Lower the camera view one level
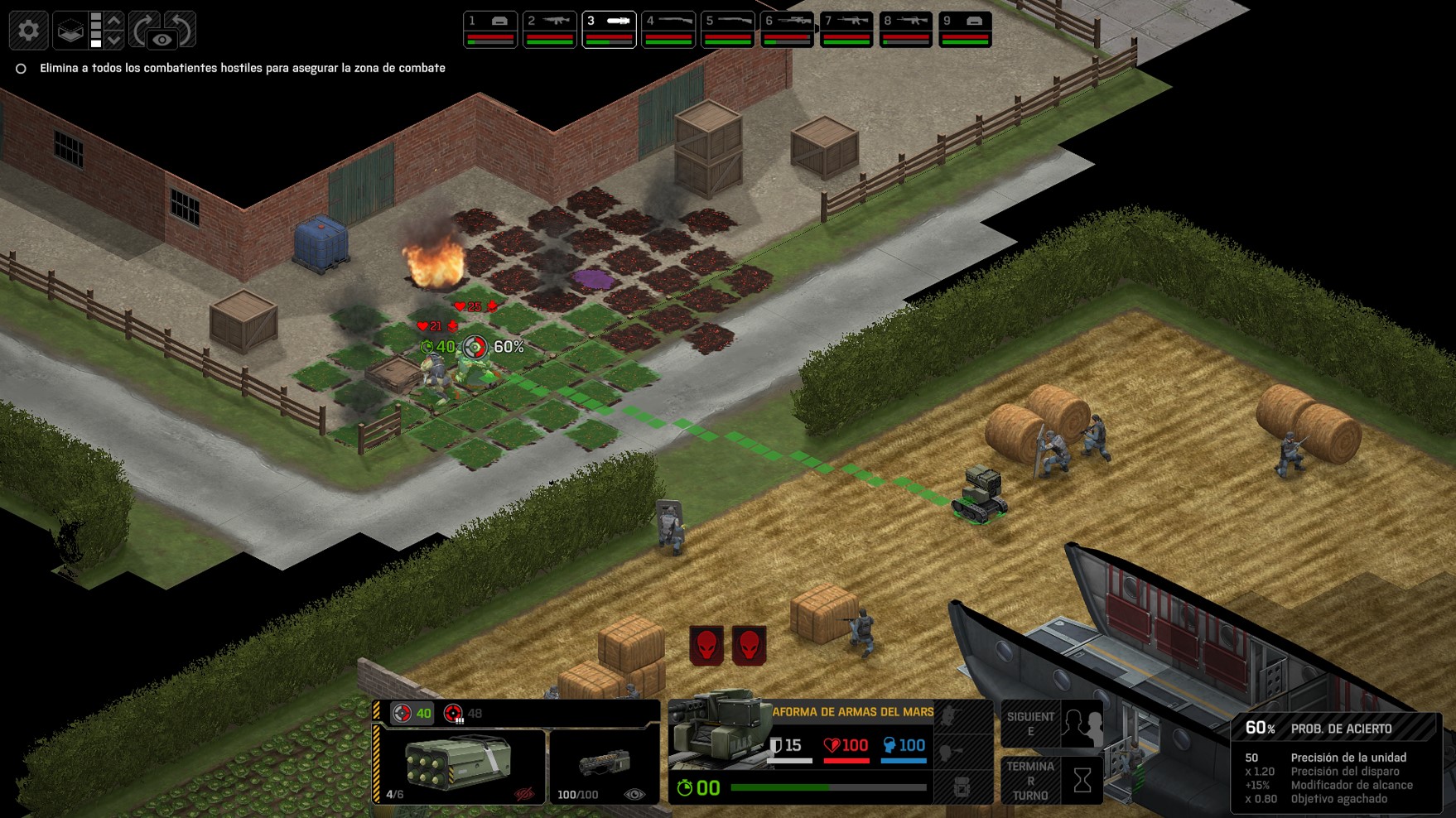Screen dimensions: 1456x818 [114, 39]
